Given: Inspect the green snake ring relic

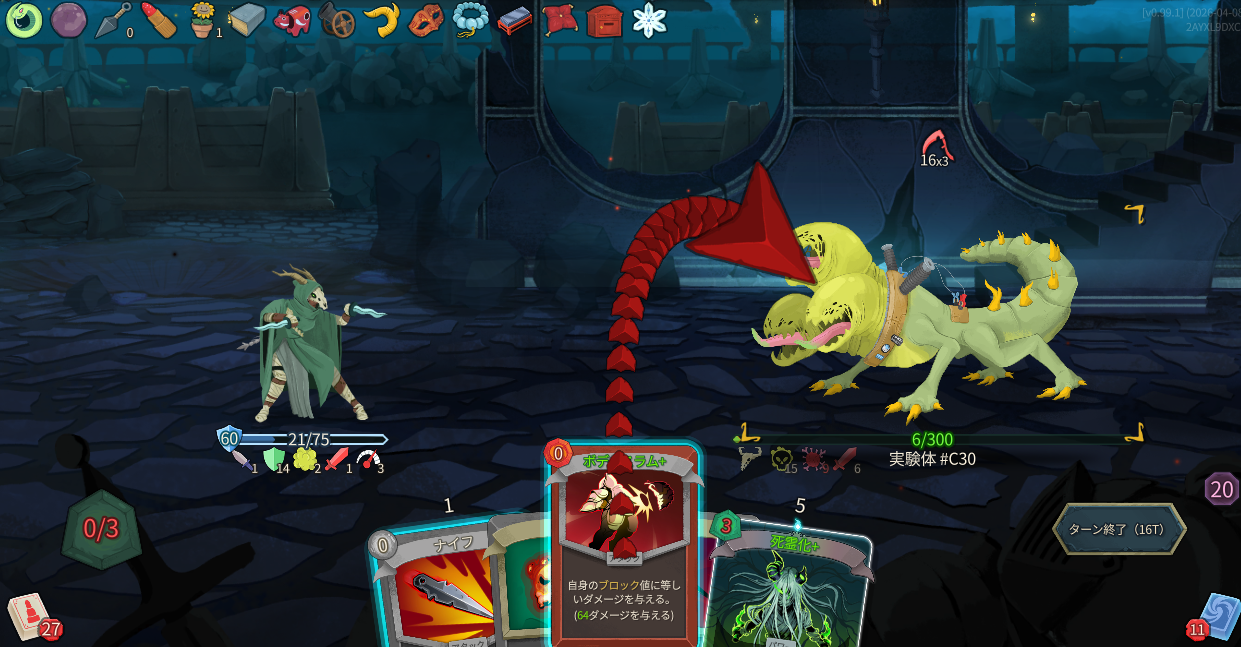Looking at the screenshot, I should [23, 19].
